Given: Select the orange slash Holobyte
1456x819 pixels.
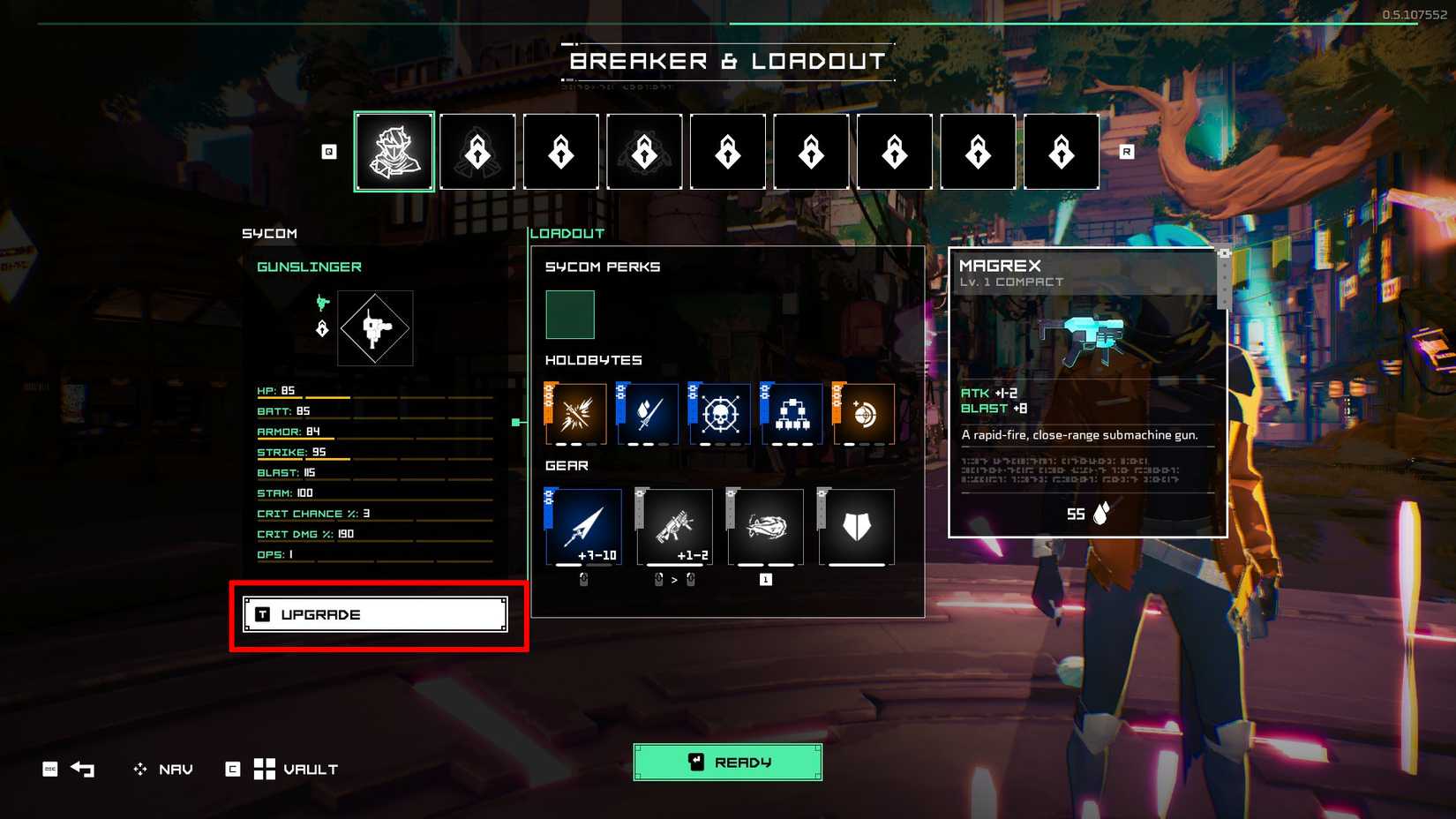Looking at the screenshot, I should (x=578, y=412).
